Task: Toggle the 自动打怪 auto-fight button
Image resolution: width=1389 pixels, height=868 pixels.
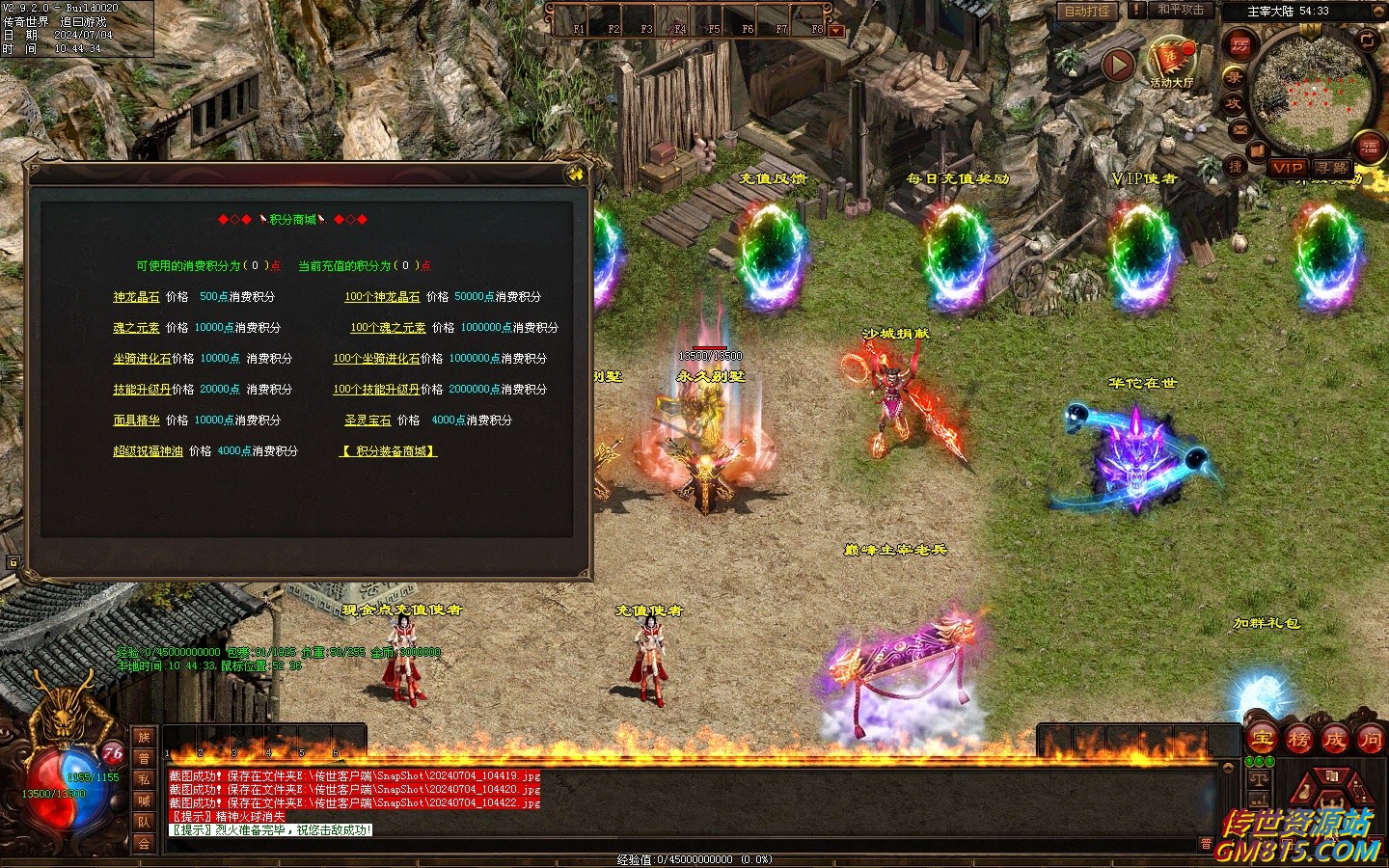Action: [1087, 11]
